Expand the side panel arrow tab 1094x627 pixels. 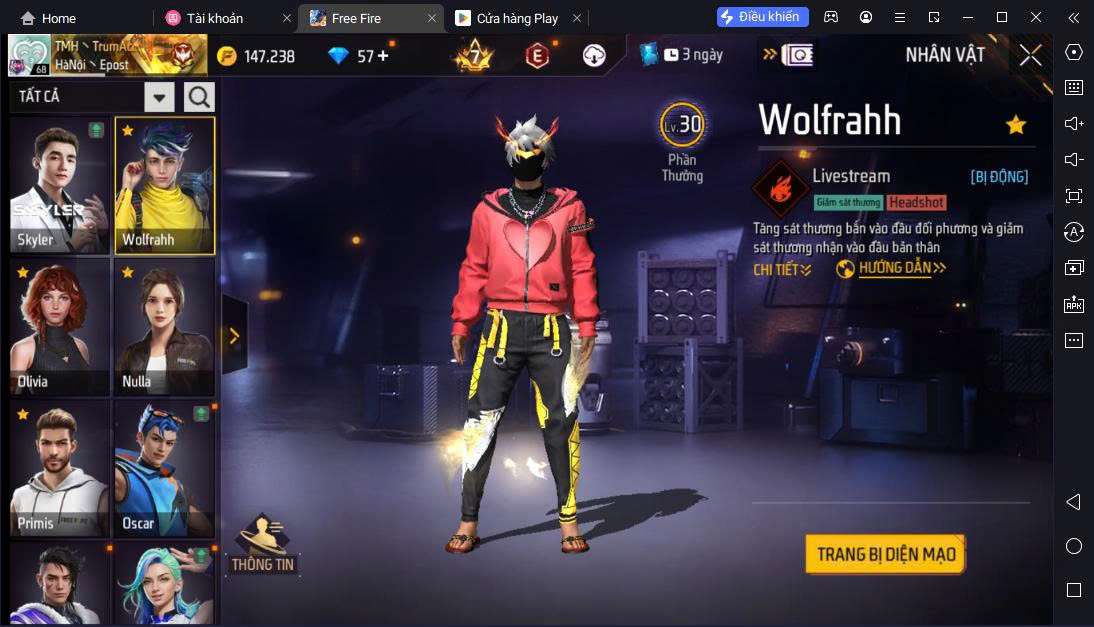tap(234, 336)
